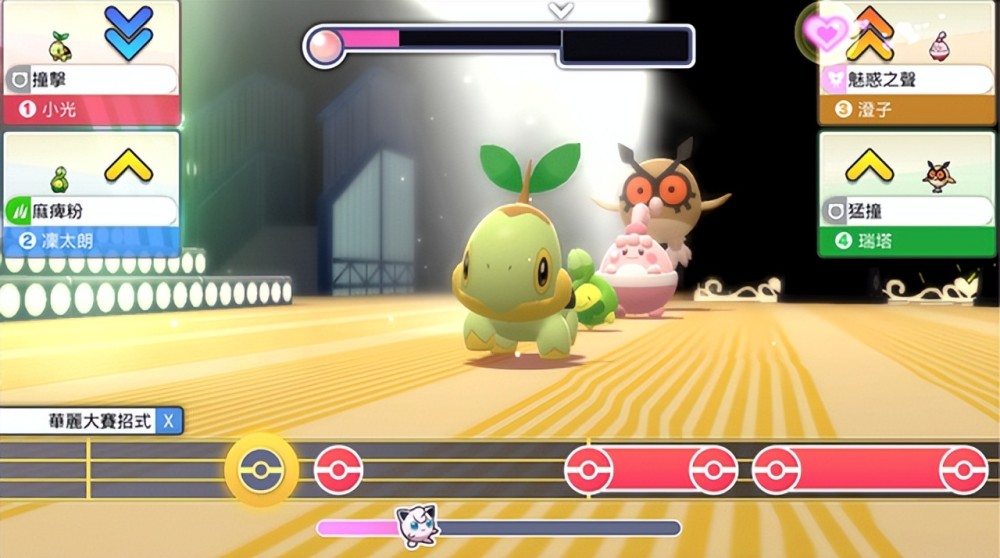Tap the yellow Poké Ball hit marker

pos(261,470)
